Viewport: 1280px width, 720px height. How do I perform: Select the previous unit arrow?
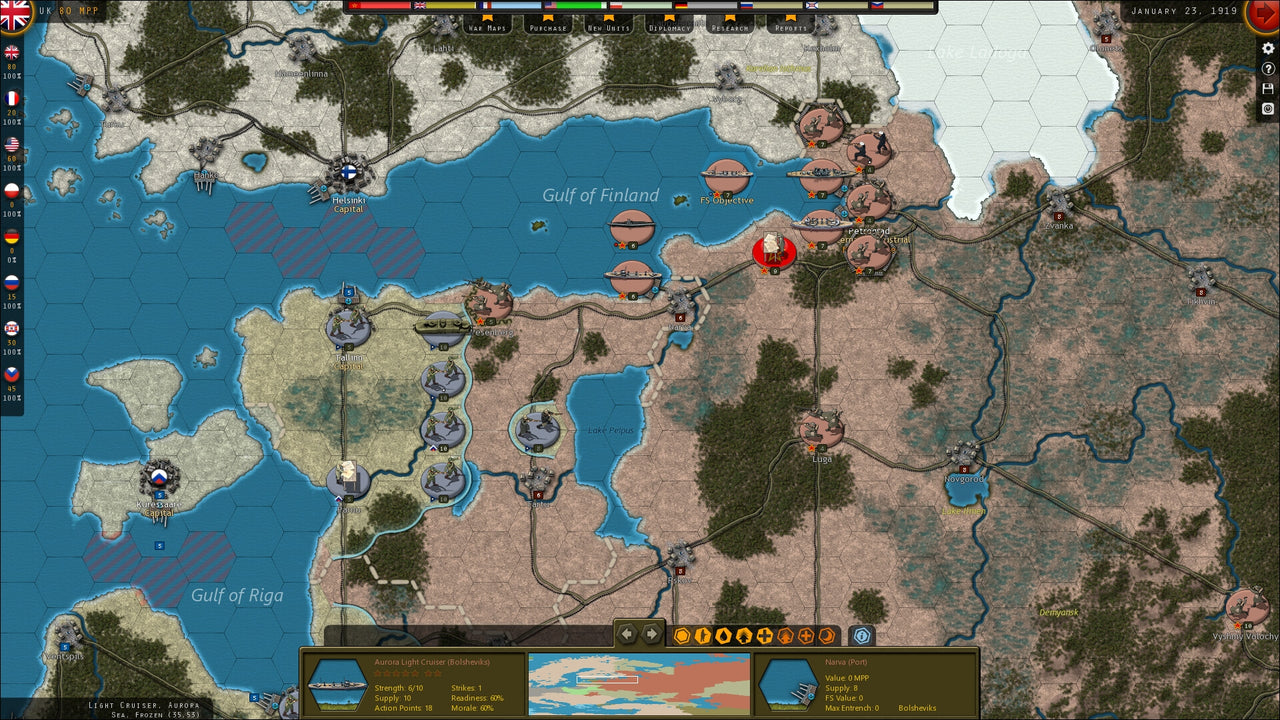click(627, 632)
